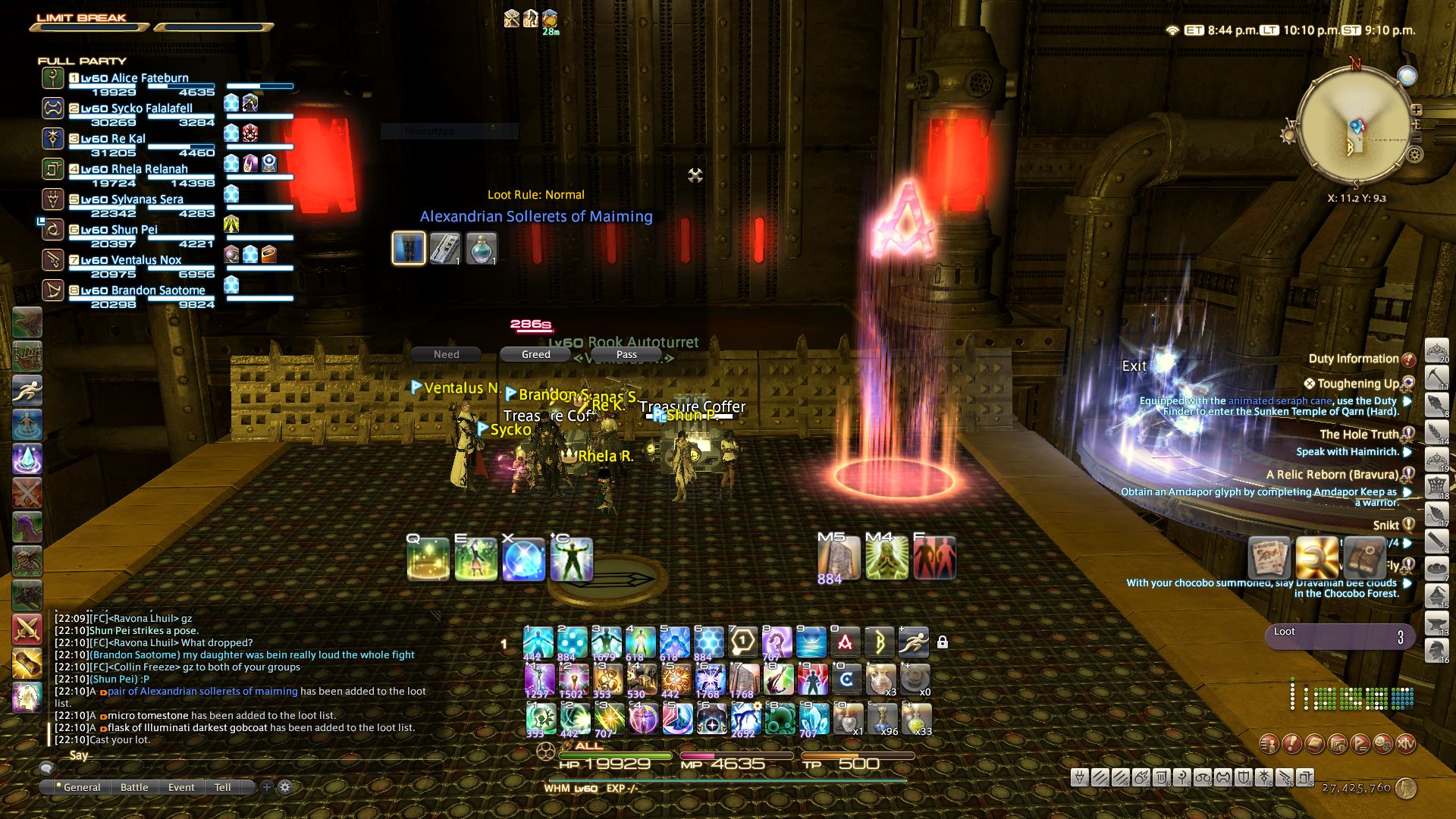The width and height of the screenshot is (1456, 819).
Task: Show The Hole Truth quest entry
Action: click(1358, 435)
